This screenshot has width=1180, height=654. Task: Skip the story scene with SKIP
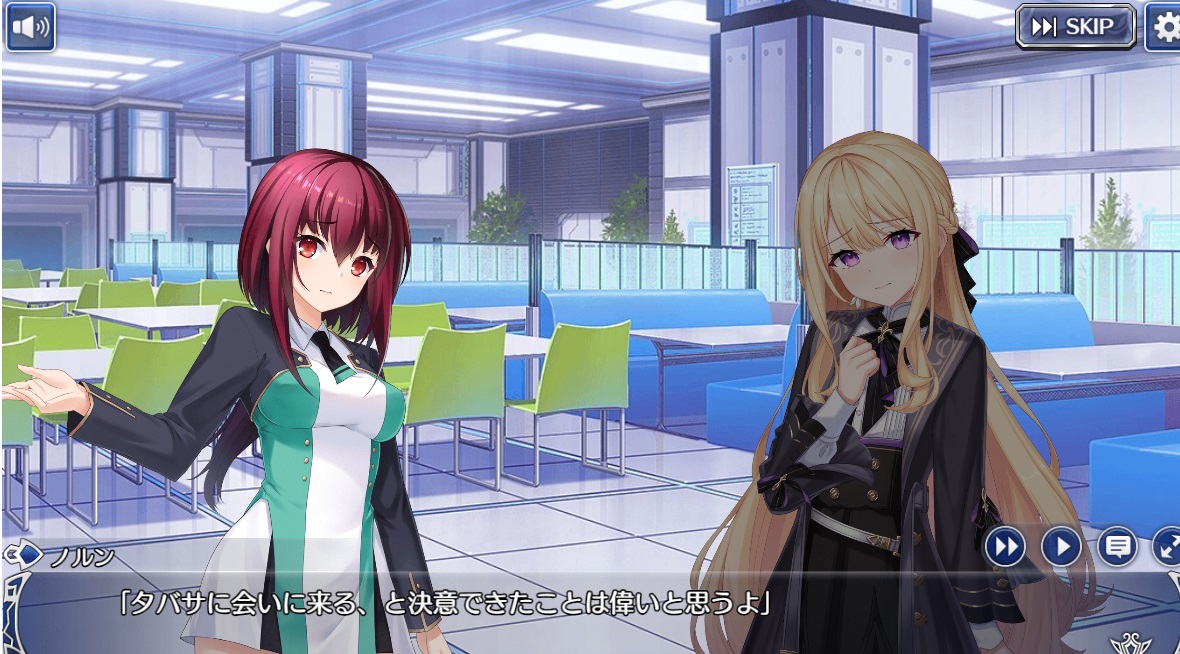(1075, 27)
